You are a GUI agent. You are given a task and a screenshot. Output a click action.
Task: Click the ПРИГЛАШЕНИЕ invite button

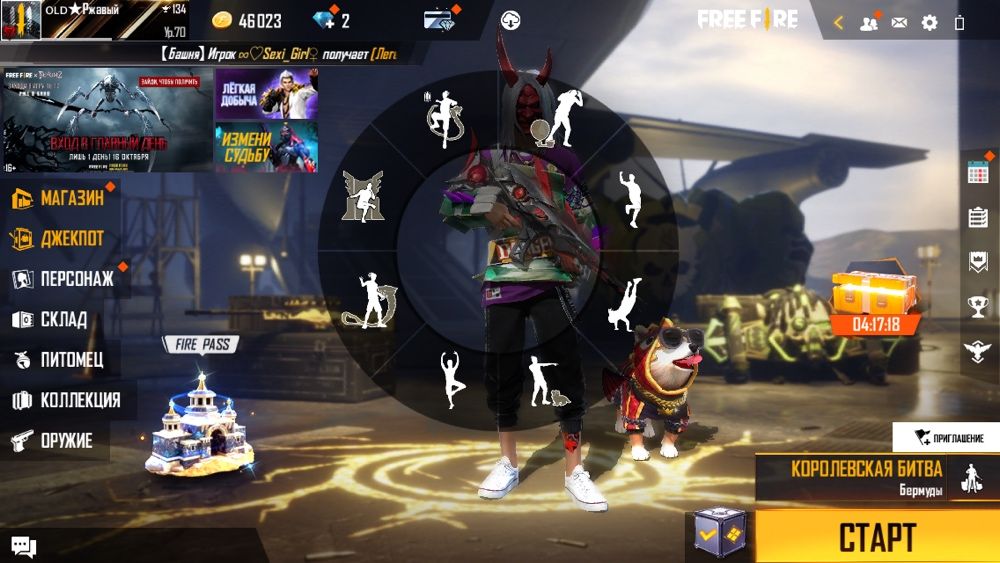click(947, 438)
